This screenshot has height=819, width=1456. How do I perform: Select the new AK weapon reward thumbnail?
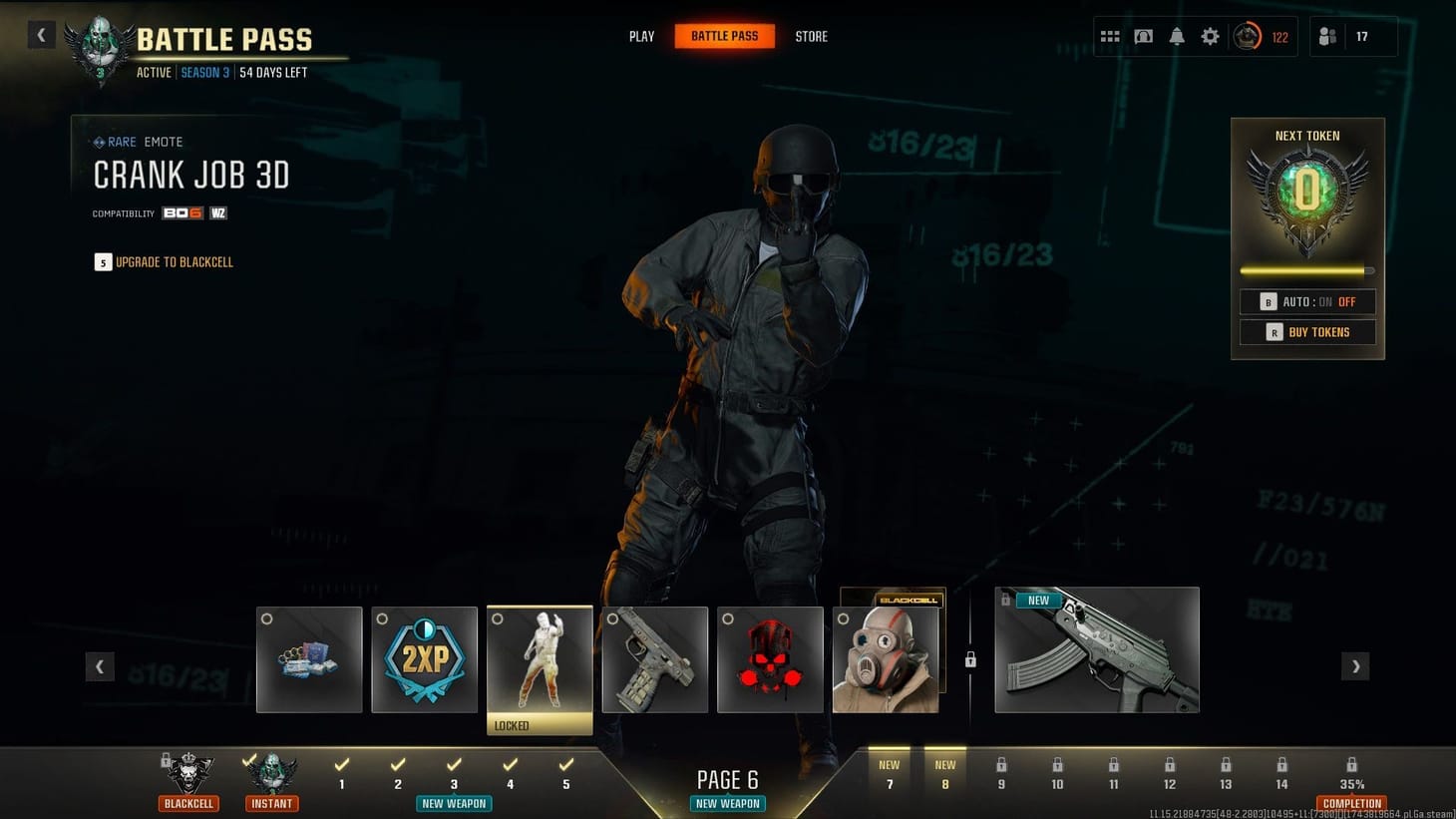point(1097,649)
